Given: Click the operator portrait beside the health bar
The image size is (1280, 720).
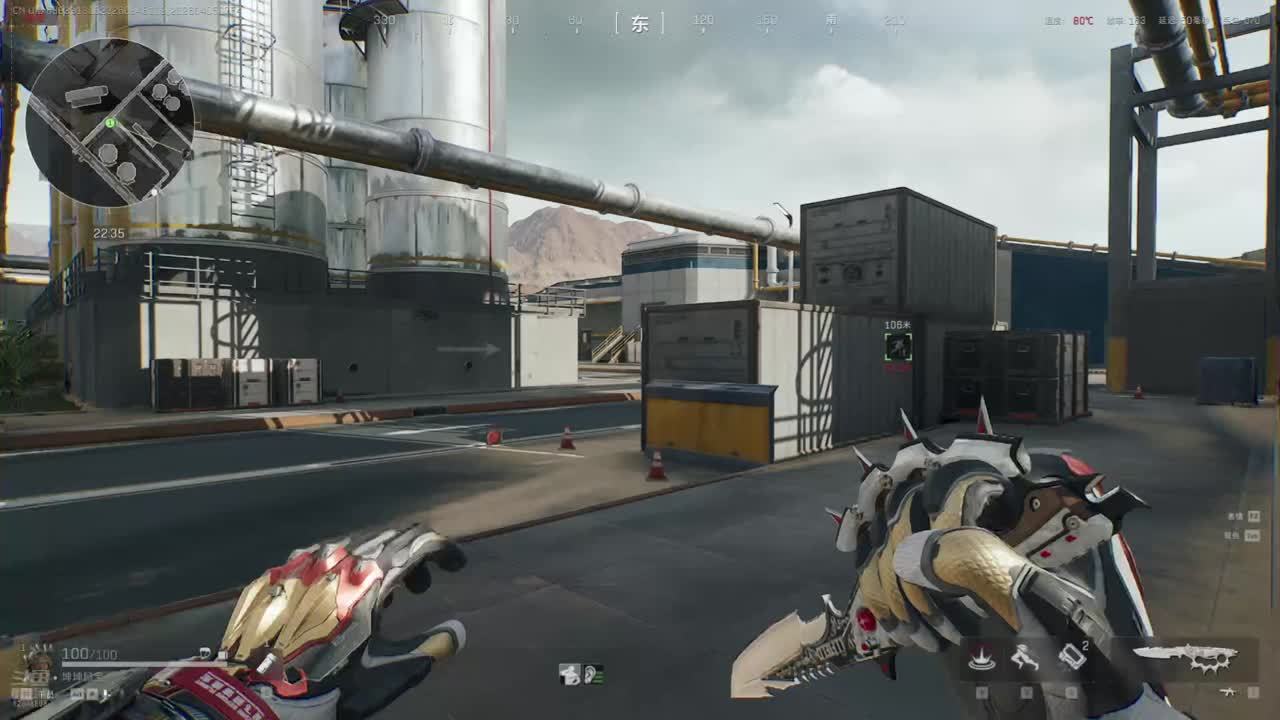Looking at the screenshot, I should tap(38, 663).
